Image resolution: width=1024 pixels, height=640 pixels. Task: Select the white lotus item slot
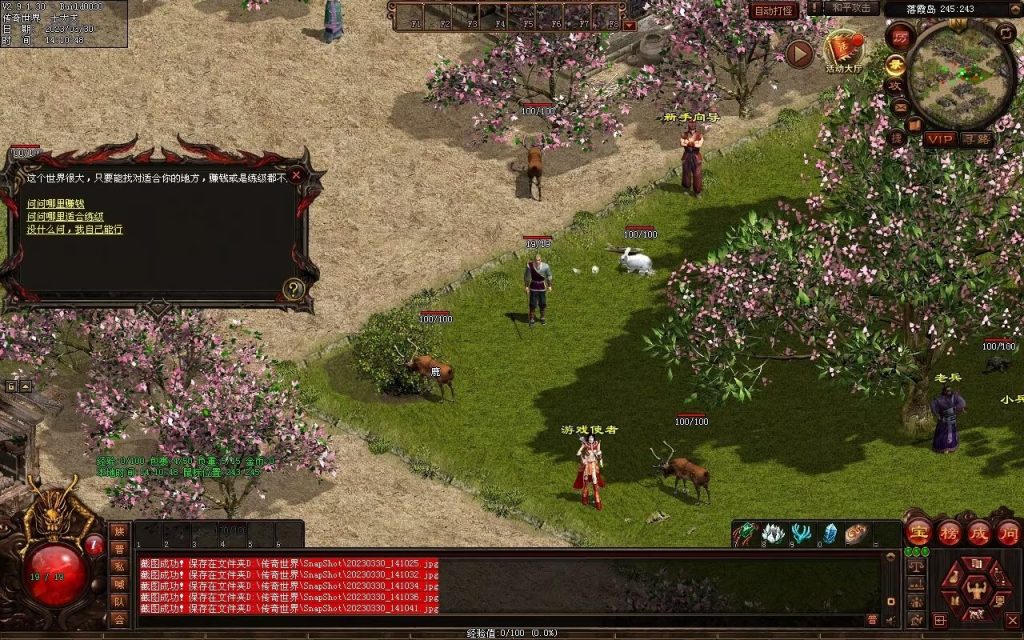coord(772,534)
